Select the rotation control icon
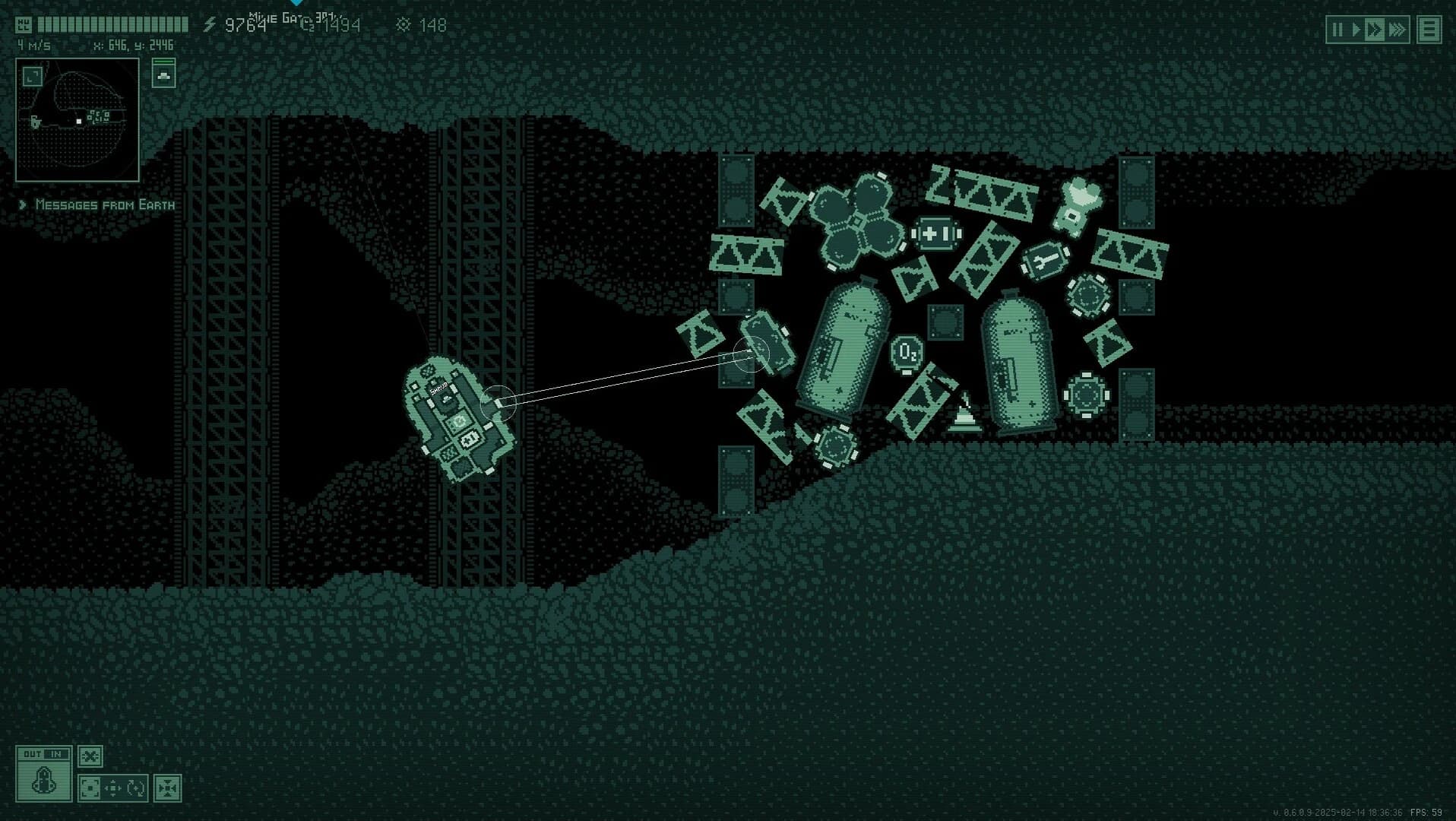1456x821 pixels. (135, 788)
